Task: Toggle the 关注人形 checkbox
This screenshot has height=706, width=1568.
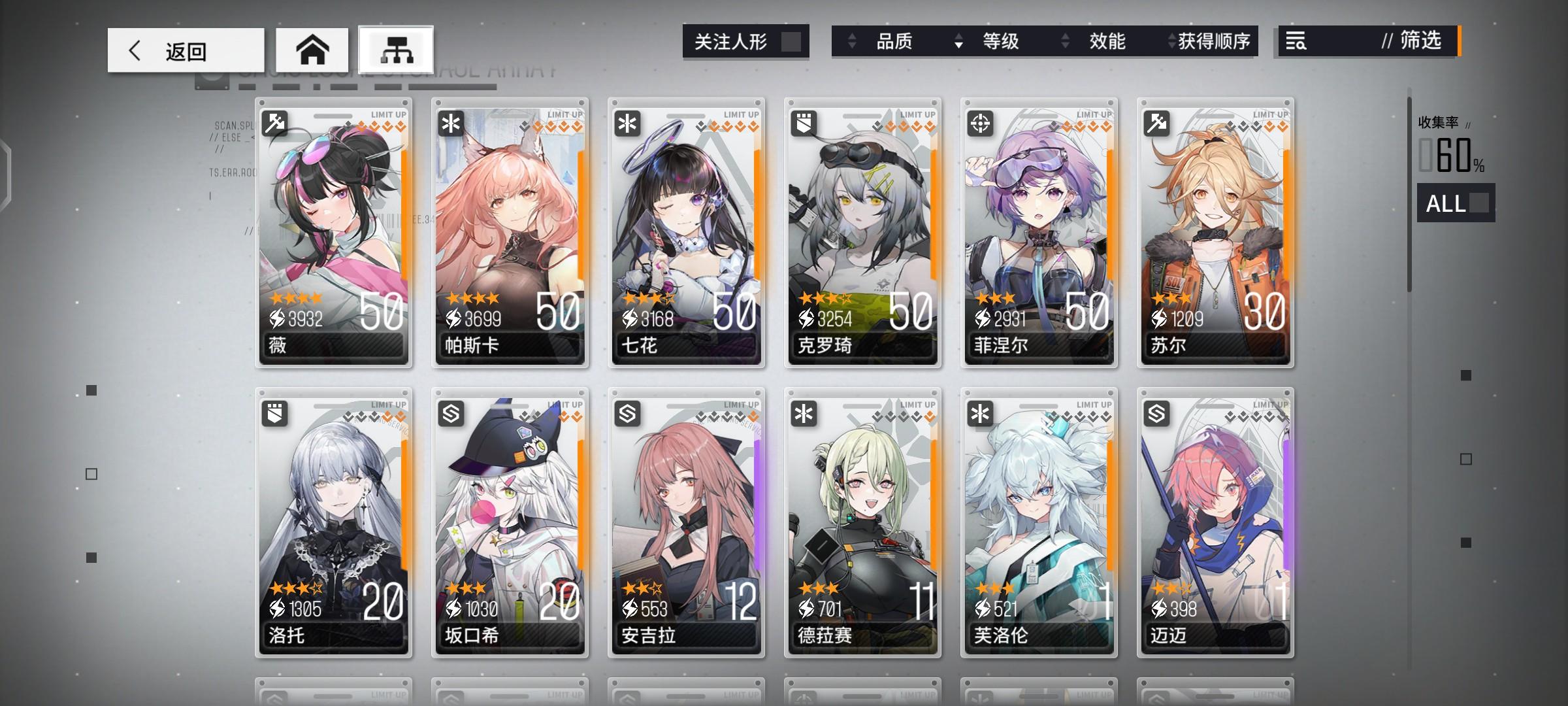Action: click(791, 41)
